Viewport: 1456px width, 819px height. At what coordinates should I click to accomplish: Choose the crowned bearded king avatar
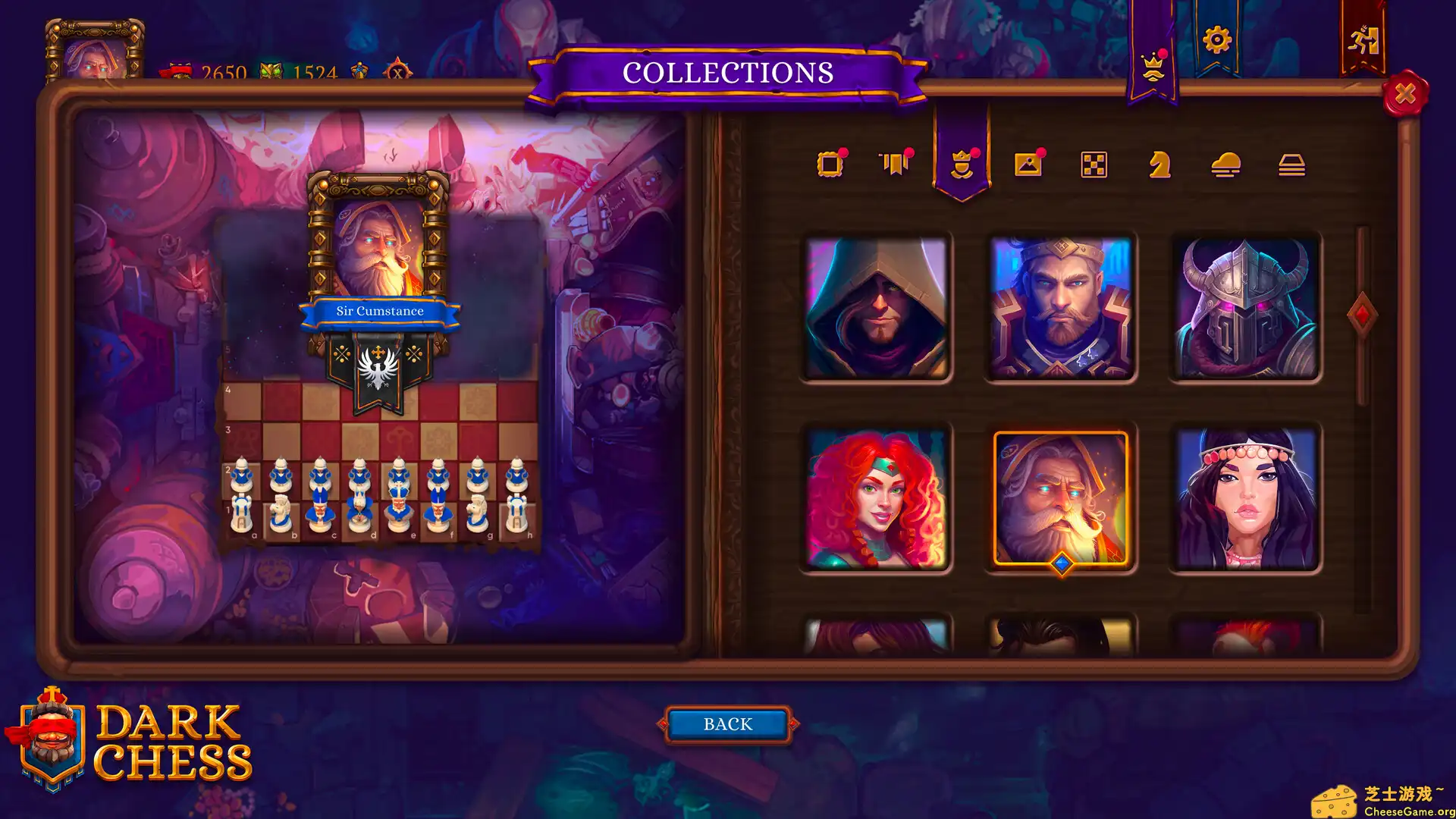tap(1061, 307)
